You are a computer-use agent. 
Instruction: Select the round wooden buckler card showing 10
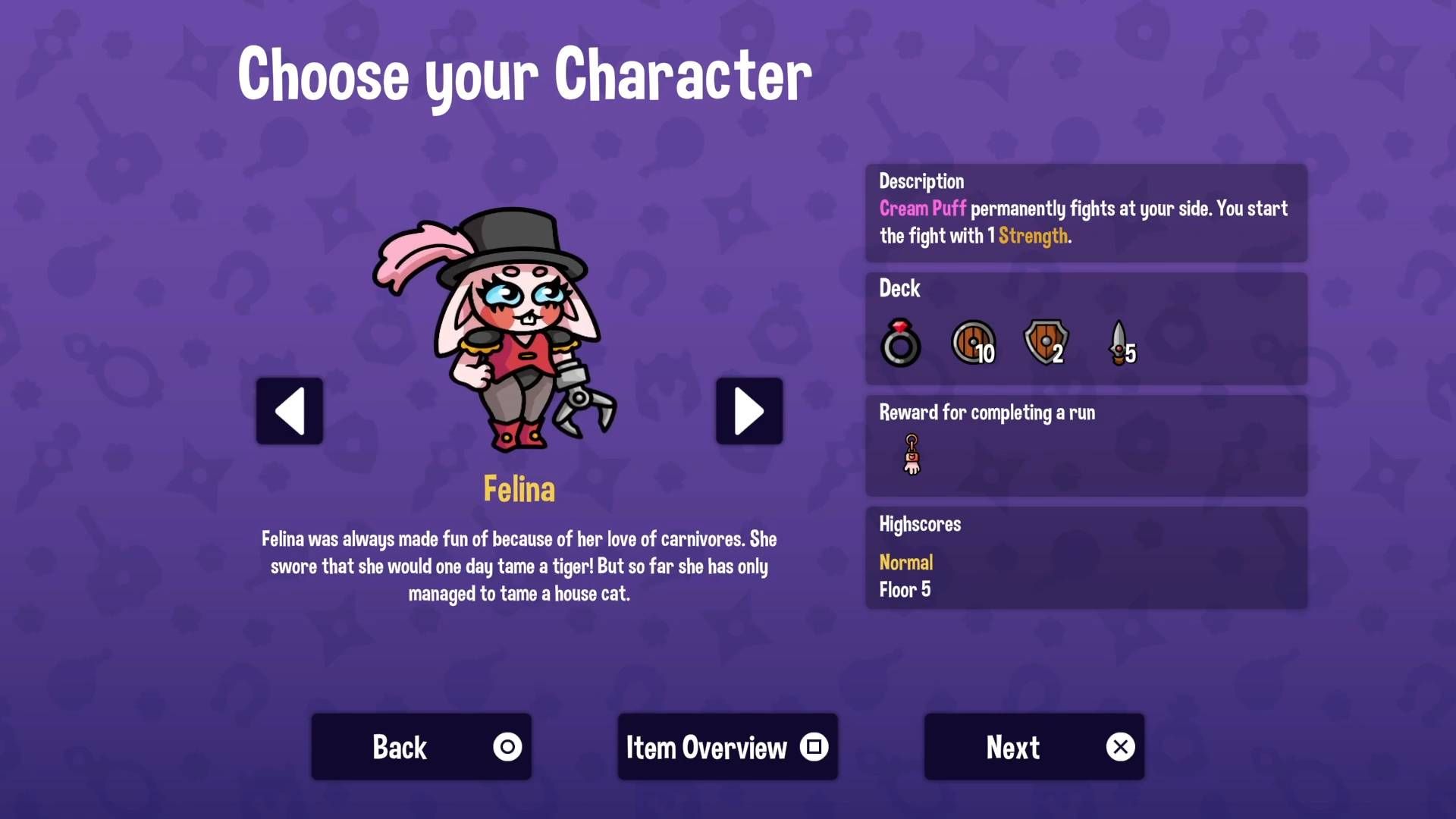pyautogui.click(x=971, y=343)
